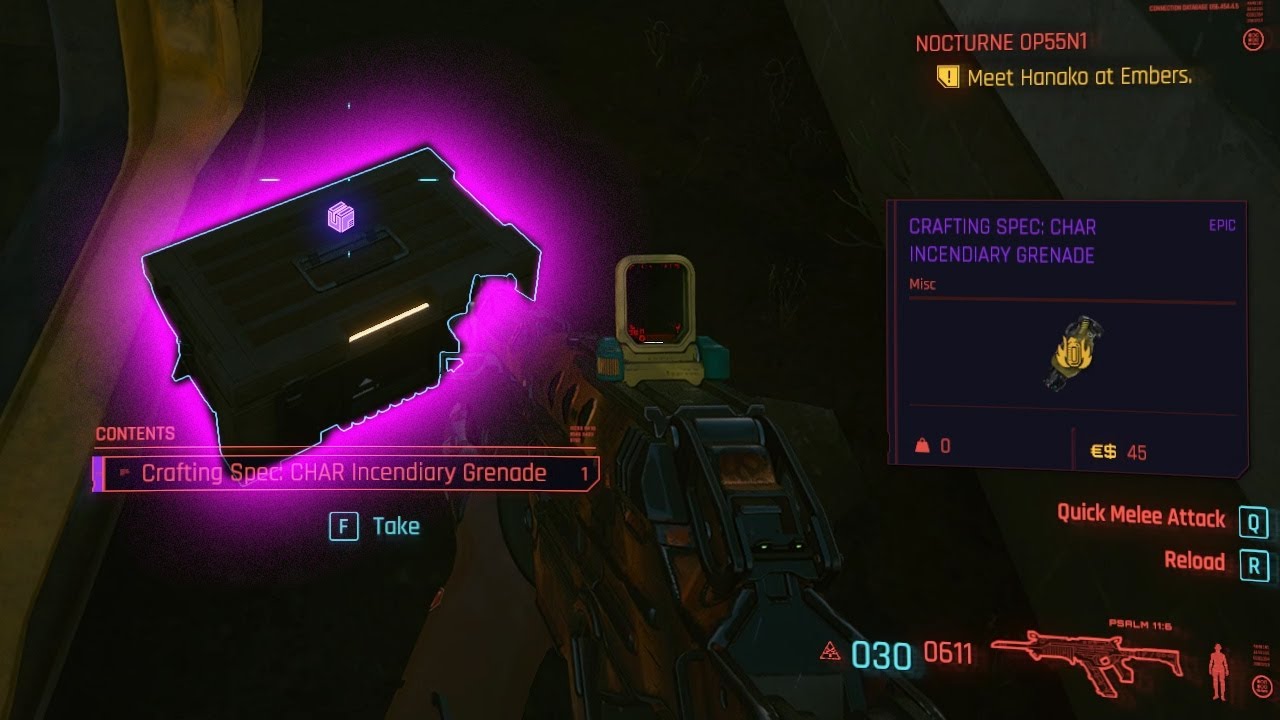Click the Misc category label in the tooltip
Image resolution: width=1280 pixels, height=720 pixels.
coord(924,284)
